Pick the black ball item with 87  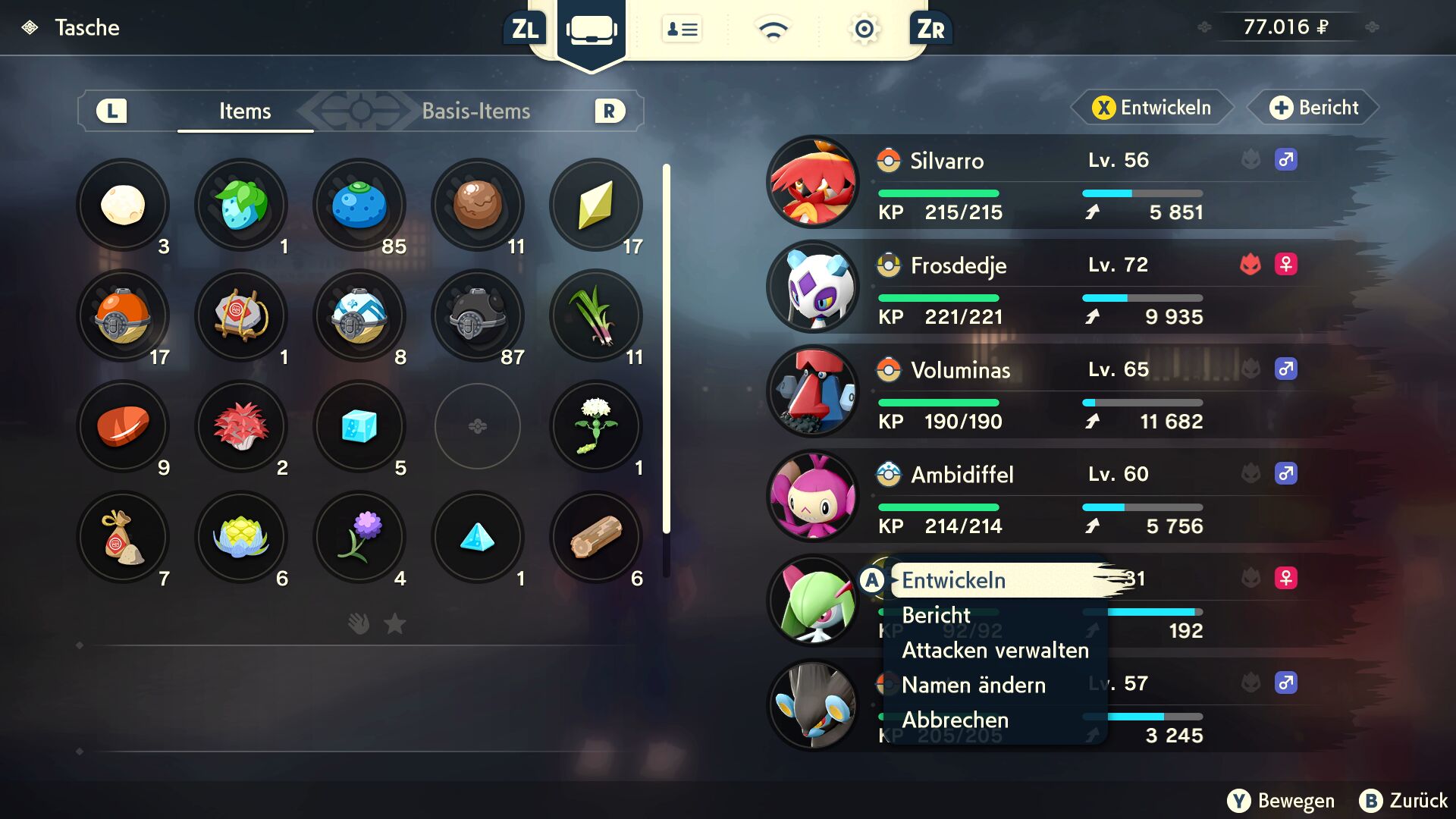[478, 315]
